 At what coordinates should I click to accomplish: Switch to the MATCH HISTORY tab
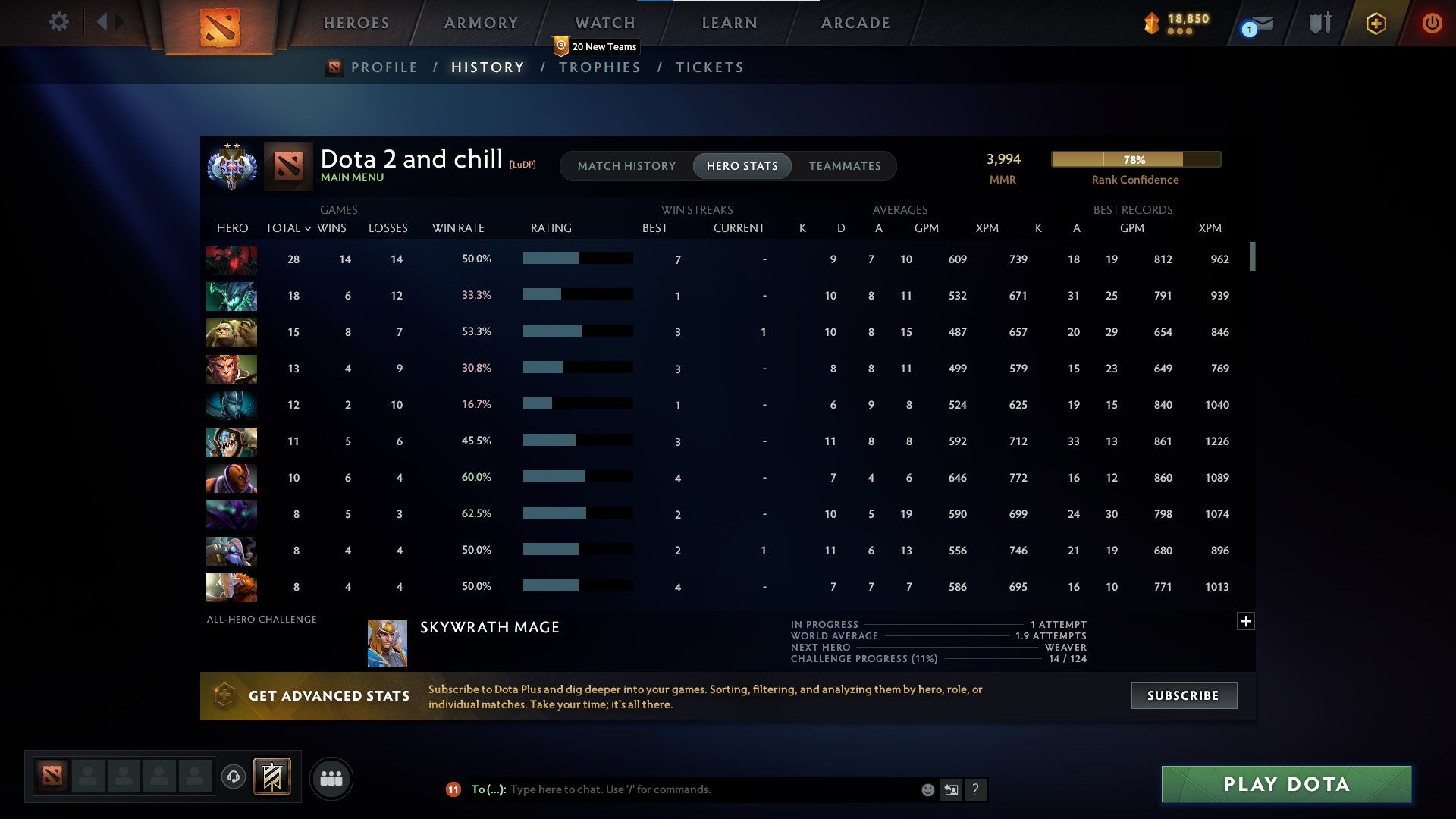point(626,165)
